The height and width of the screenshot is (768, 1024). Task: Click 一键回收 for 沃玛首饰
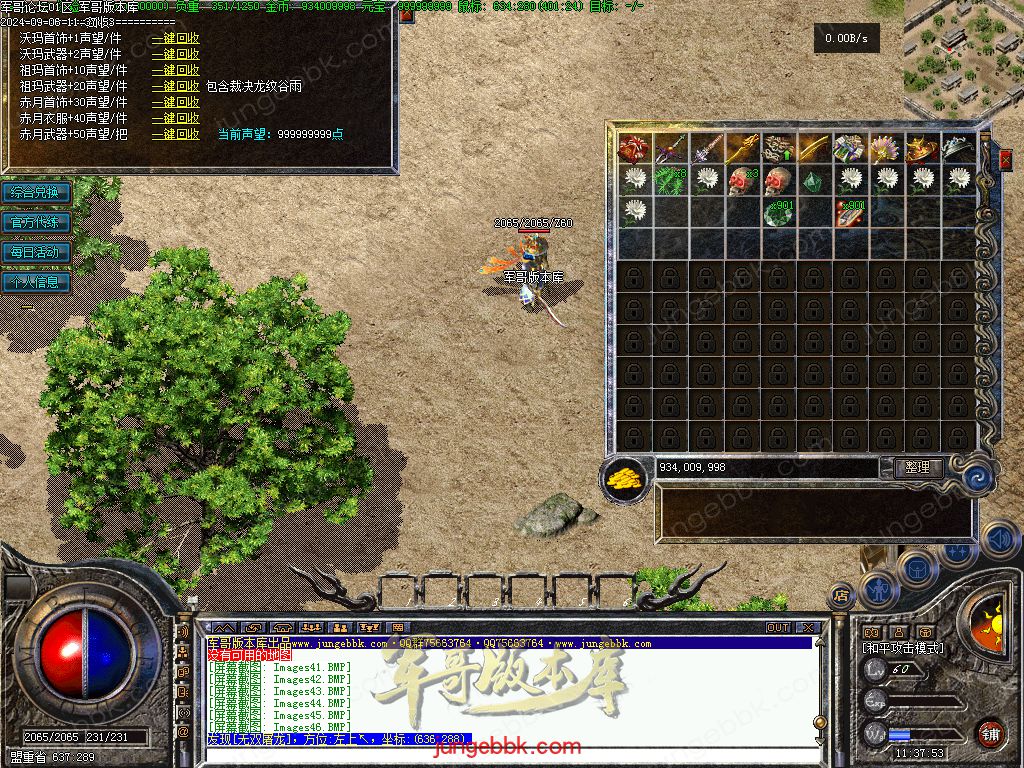click(175, 38)
